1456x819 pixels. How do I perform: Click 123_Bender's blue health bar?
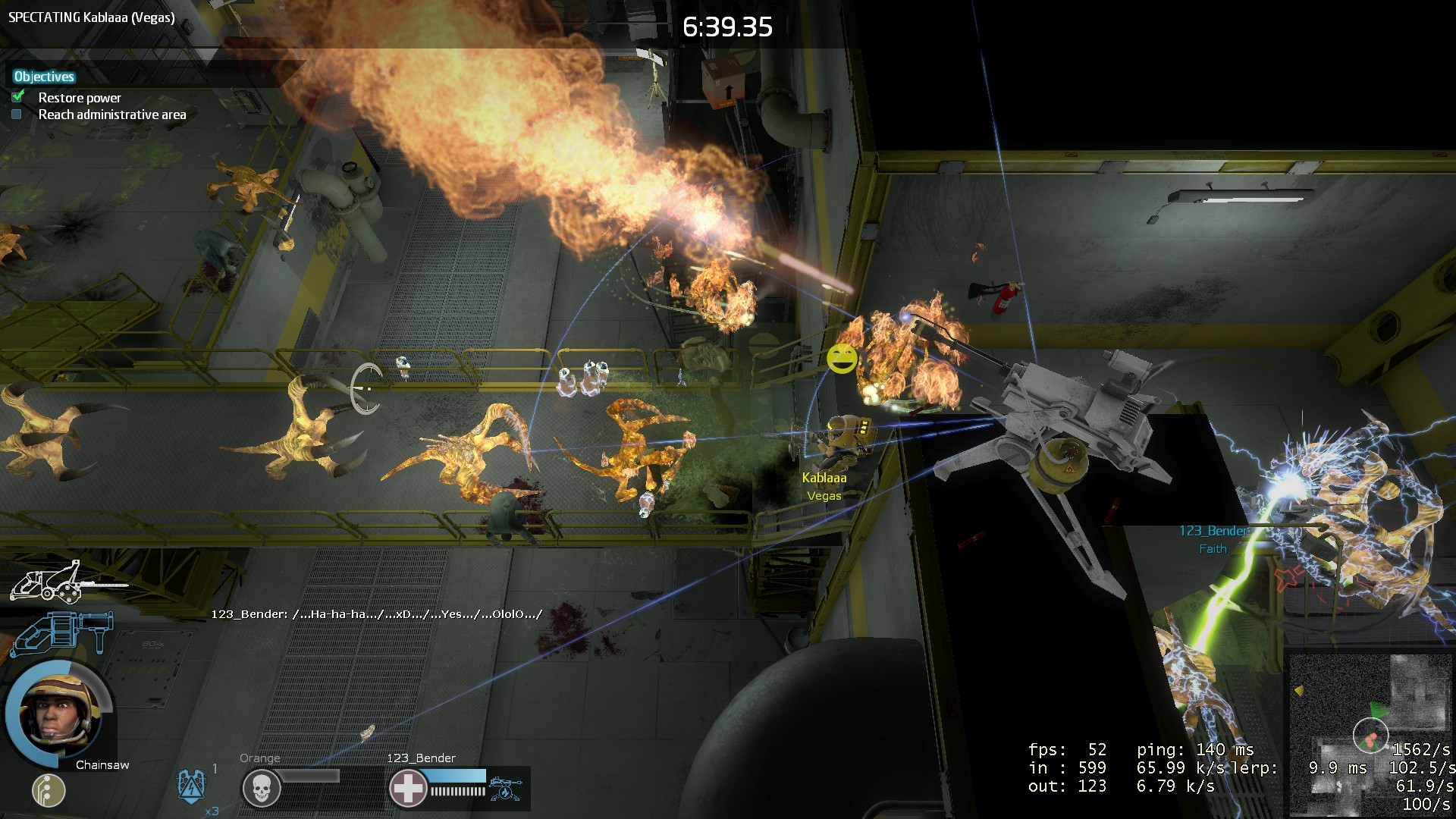[455, 776]
